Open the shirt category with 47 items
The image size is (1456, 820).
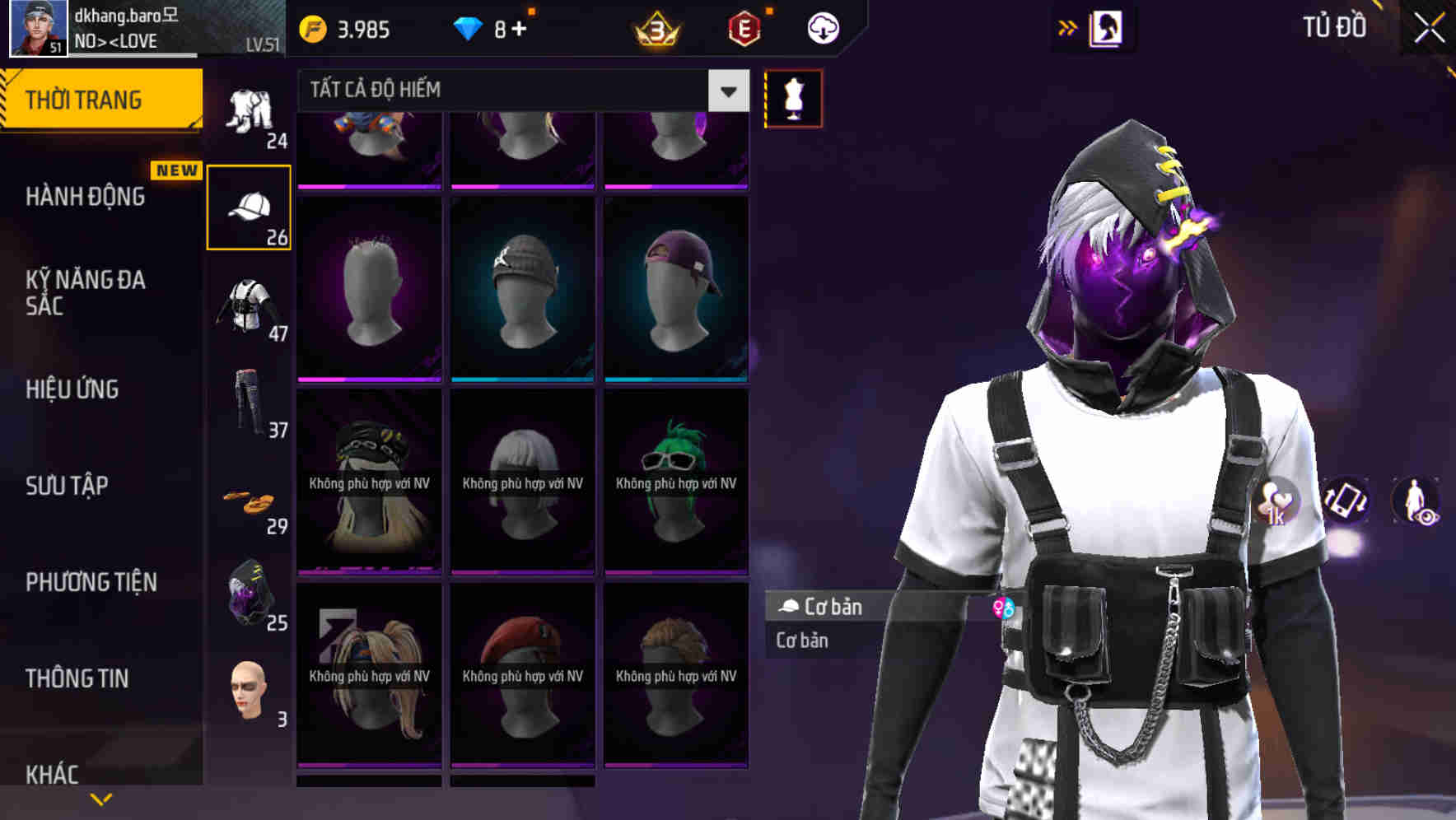(249, 305)
